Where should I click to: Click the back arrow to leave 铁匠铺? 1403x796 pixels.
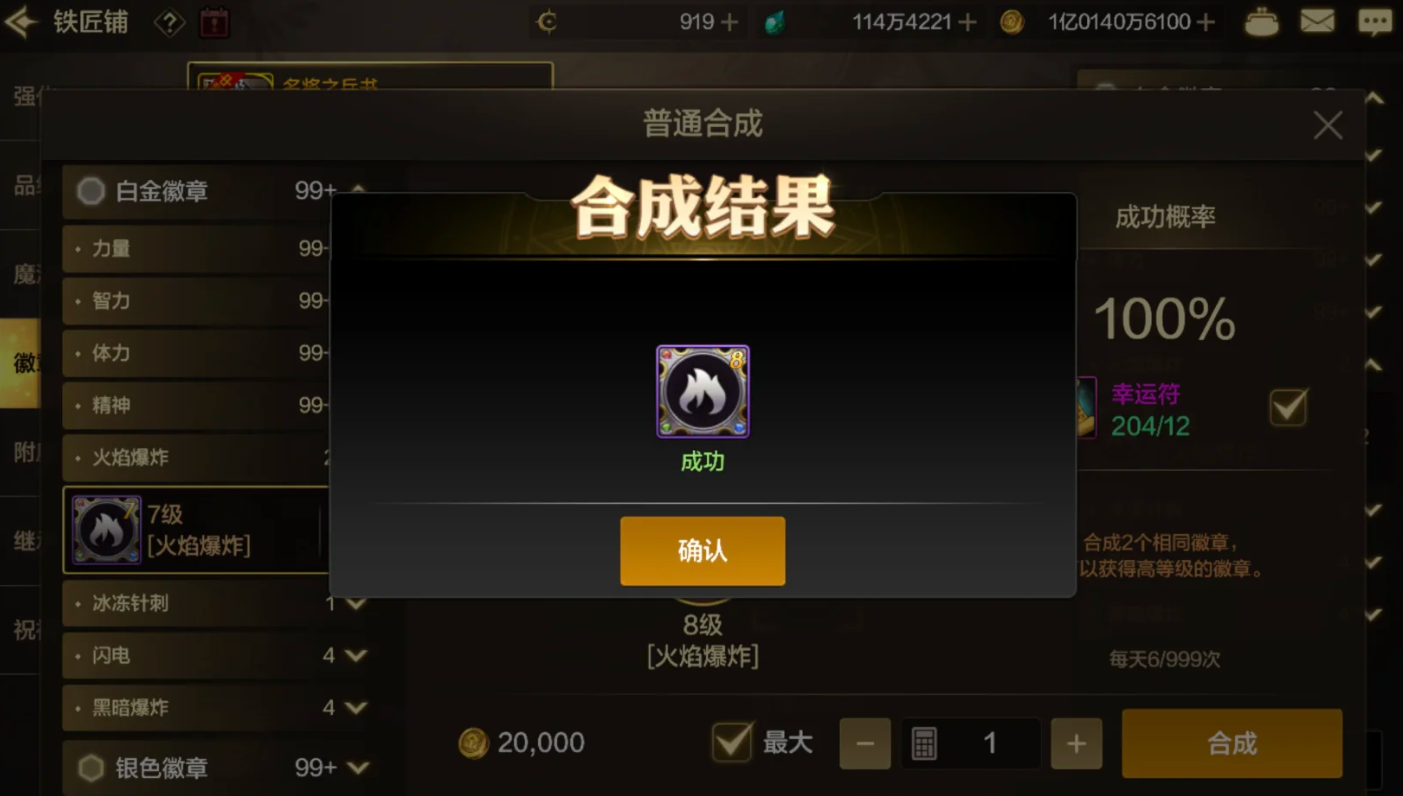click(22, 22)
